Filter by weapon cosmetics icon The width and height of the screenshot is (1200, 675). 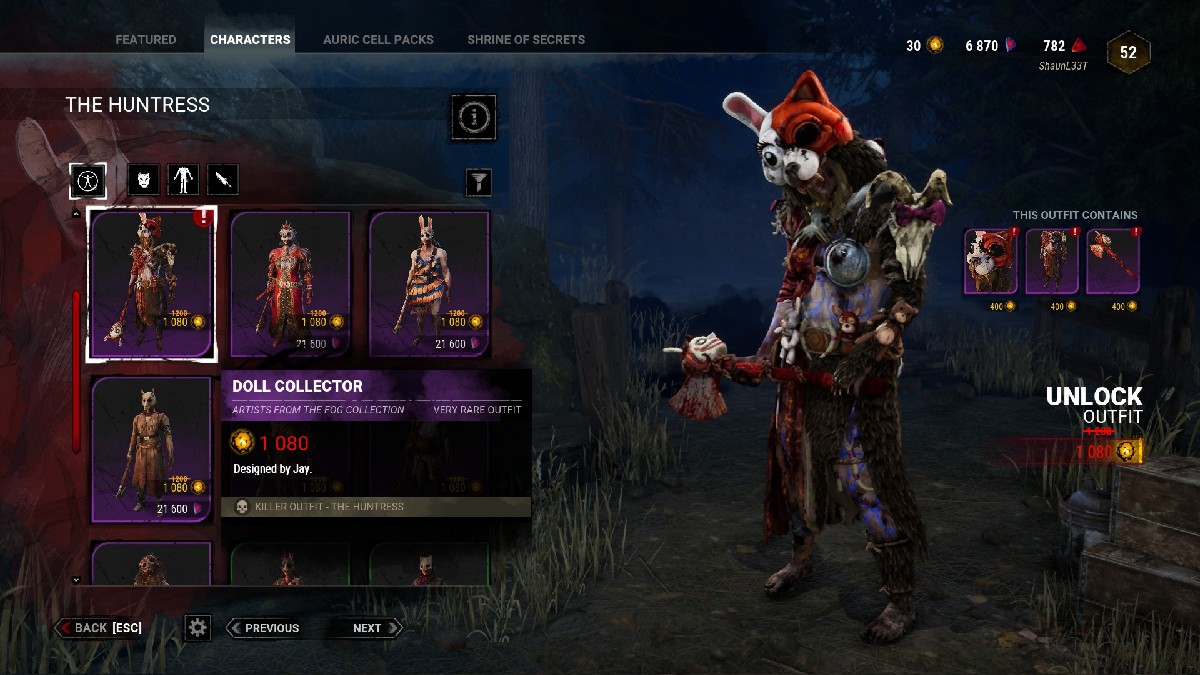223,180
